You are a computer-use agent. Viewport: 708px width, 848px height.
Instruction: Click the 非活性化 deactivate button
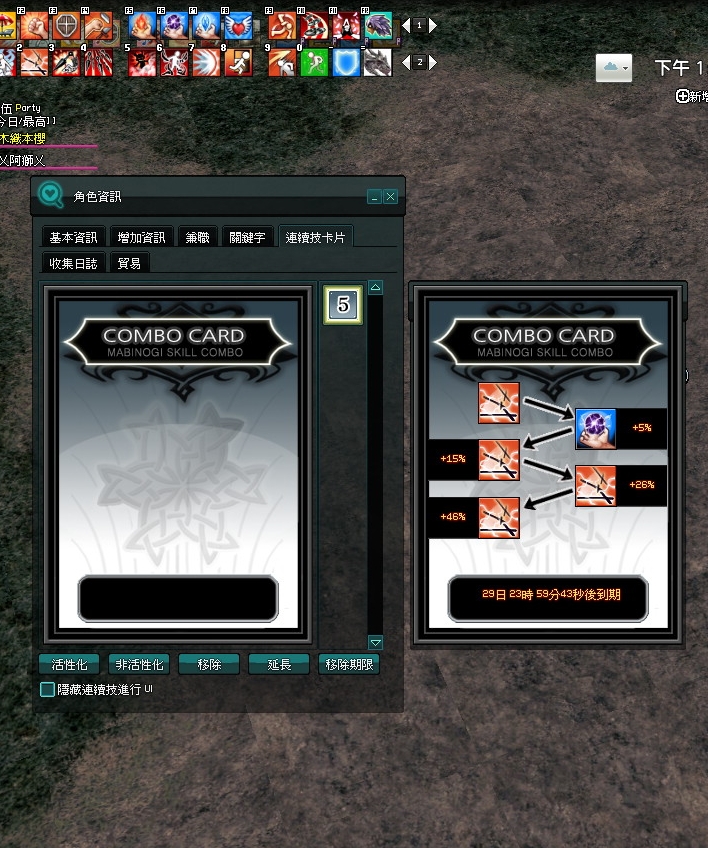[139, 664]
